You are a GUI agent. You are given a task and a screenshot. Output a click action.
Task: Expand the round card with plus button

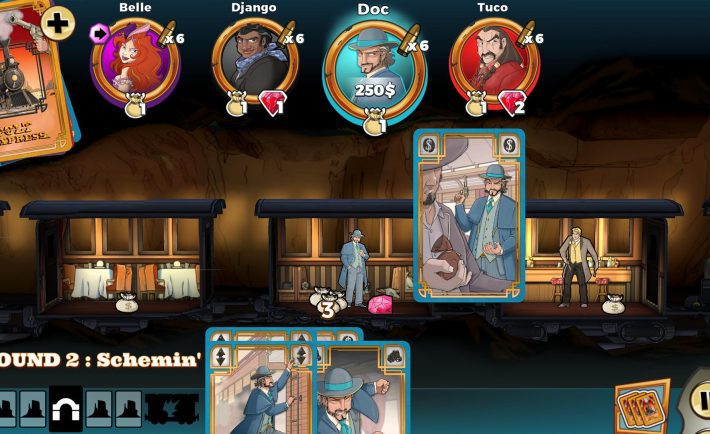[57, 23]
